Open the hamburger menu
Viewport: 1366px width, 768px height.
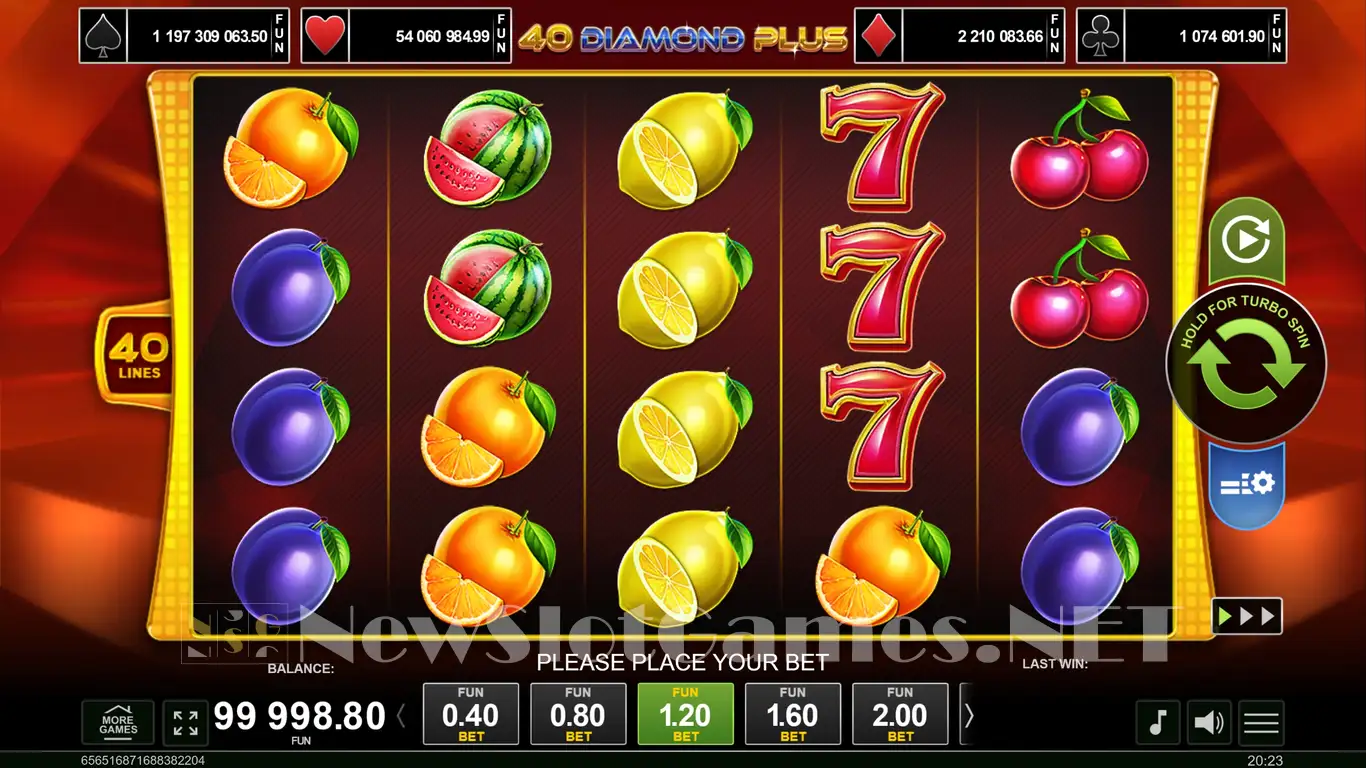pos(1261,722)
